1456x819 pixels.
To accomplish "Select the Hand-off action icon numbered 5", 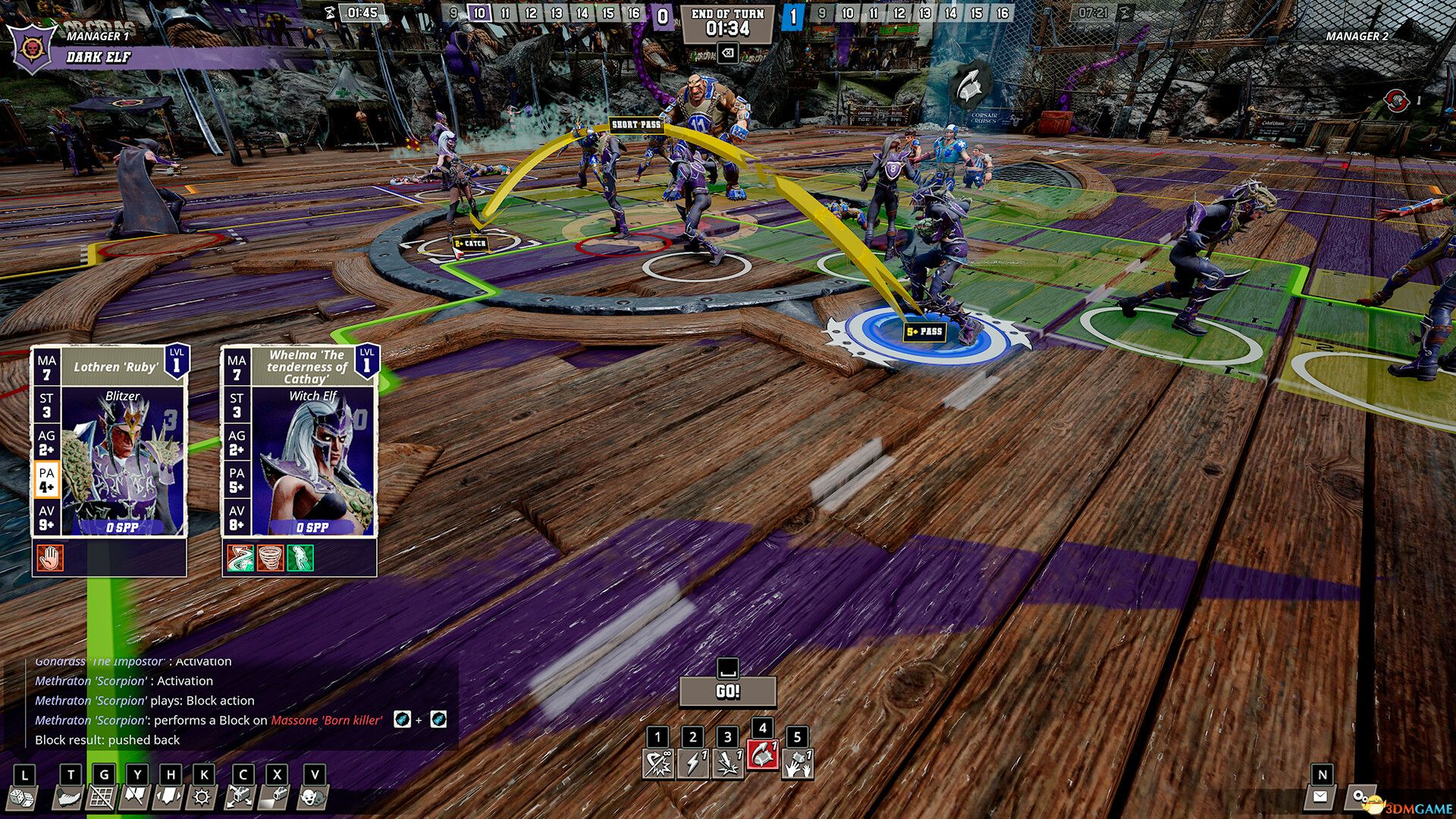I will tap(796, 762).
